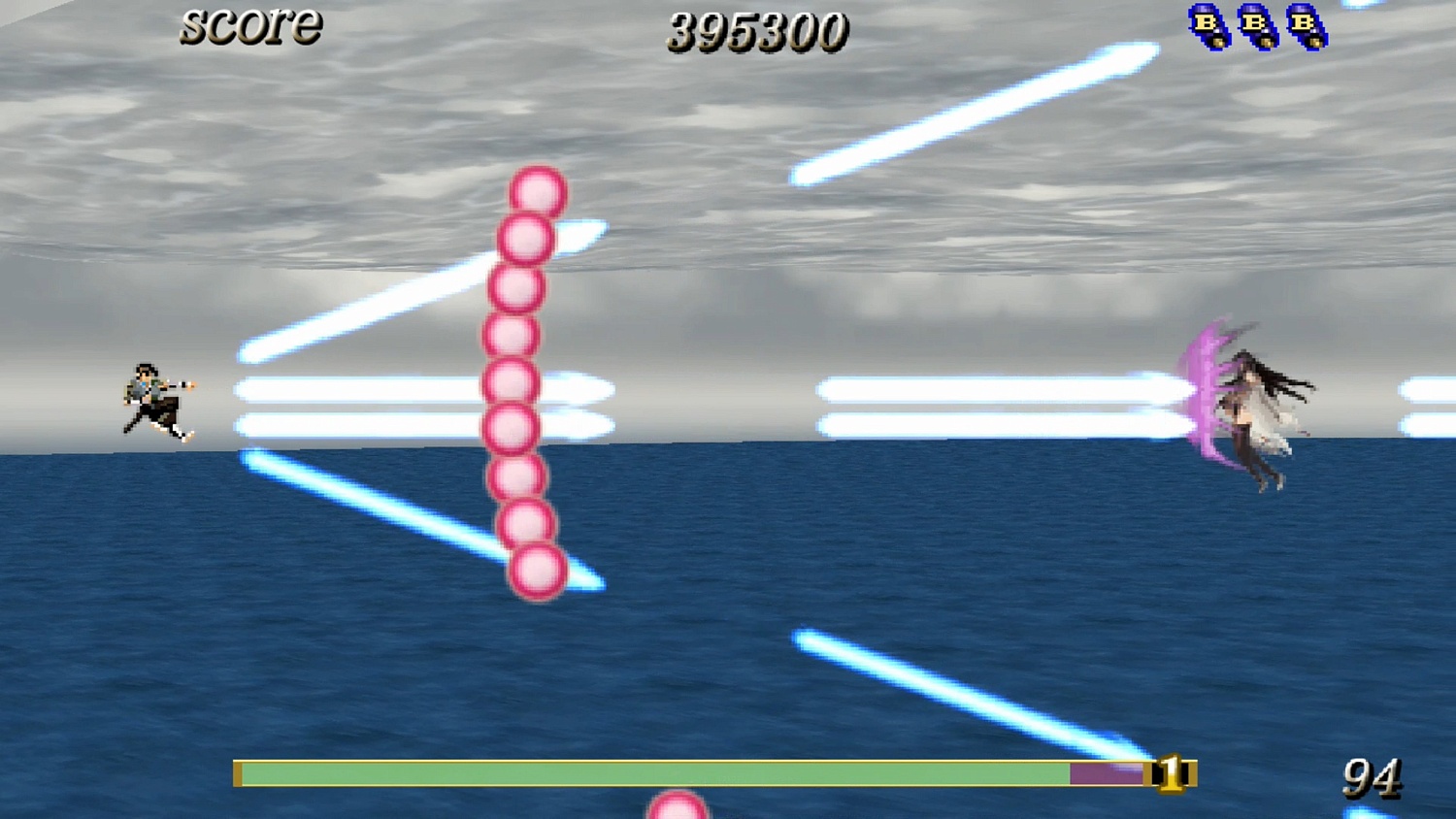Click the topmost pink orb bullet
This screenshot has width=1456, height=819.
535,193
